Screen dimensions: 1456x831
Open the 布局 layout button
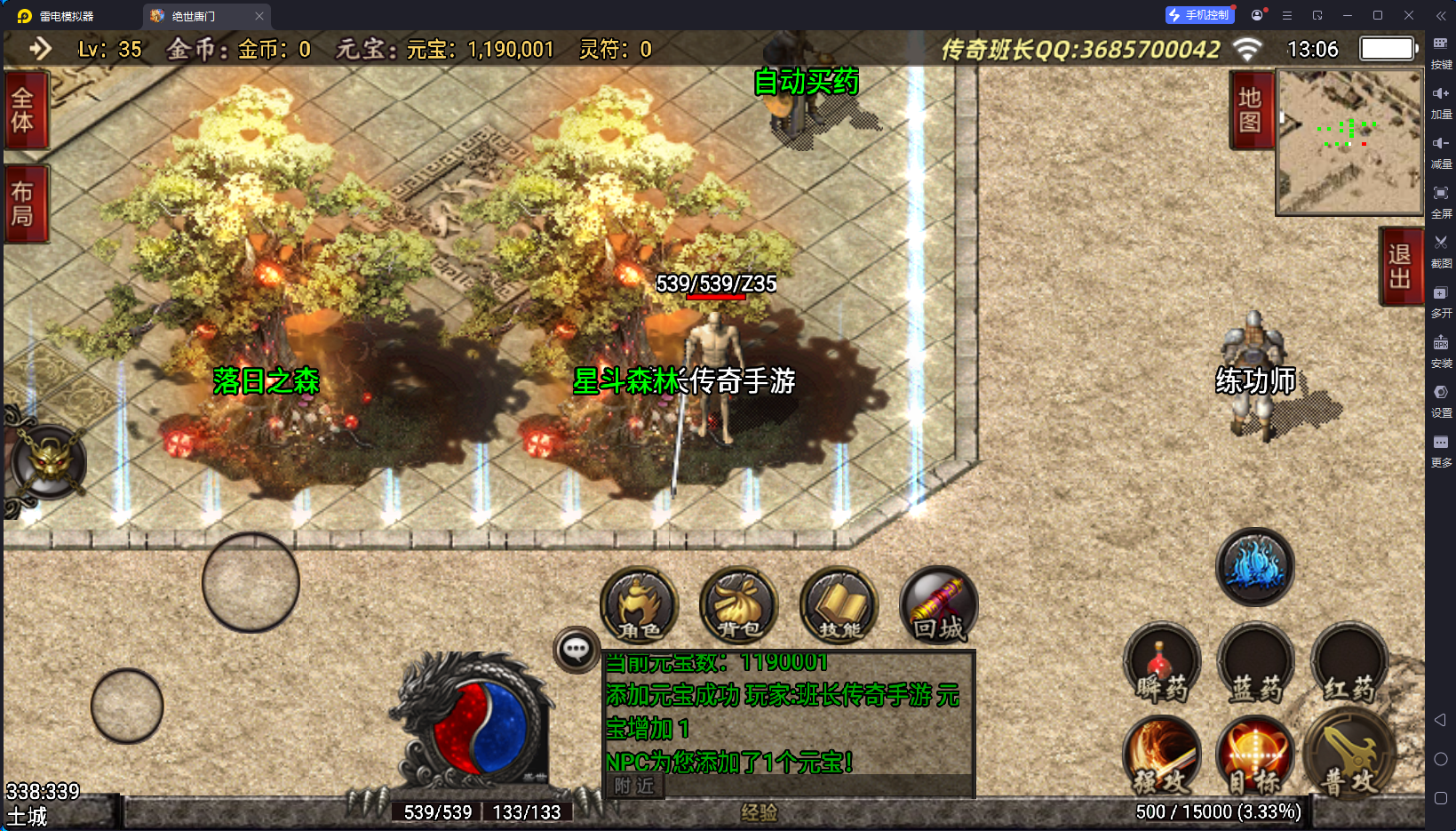pos(24,204)
